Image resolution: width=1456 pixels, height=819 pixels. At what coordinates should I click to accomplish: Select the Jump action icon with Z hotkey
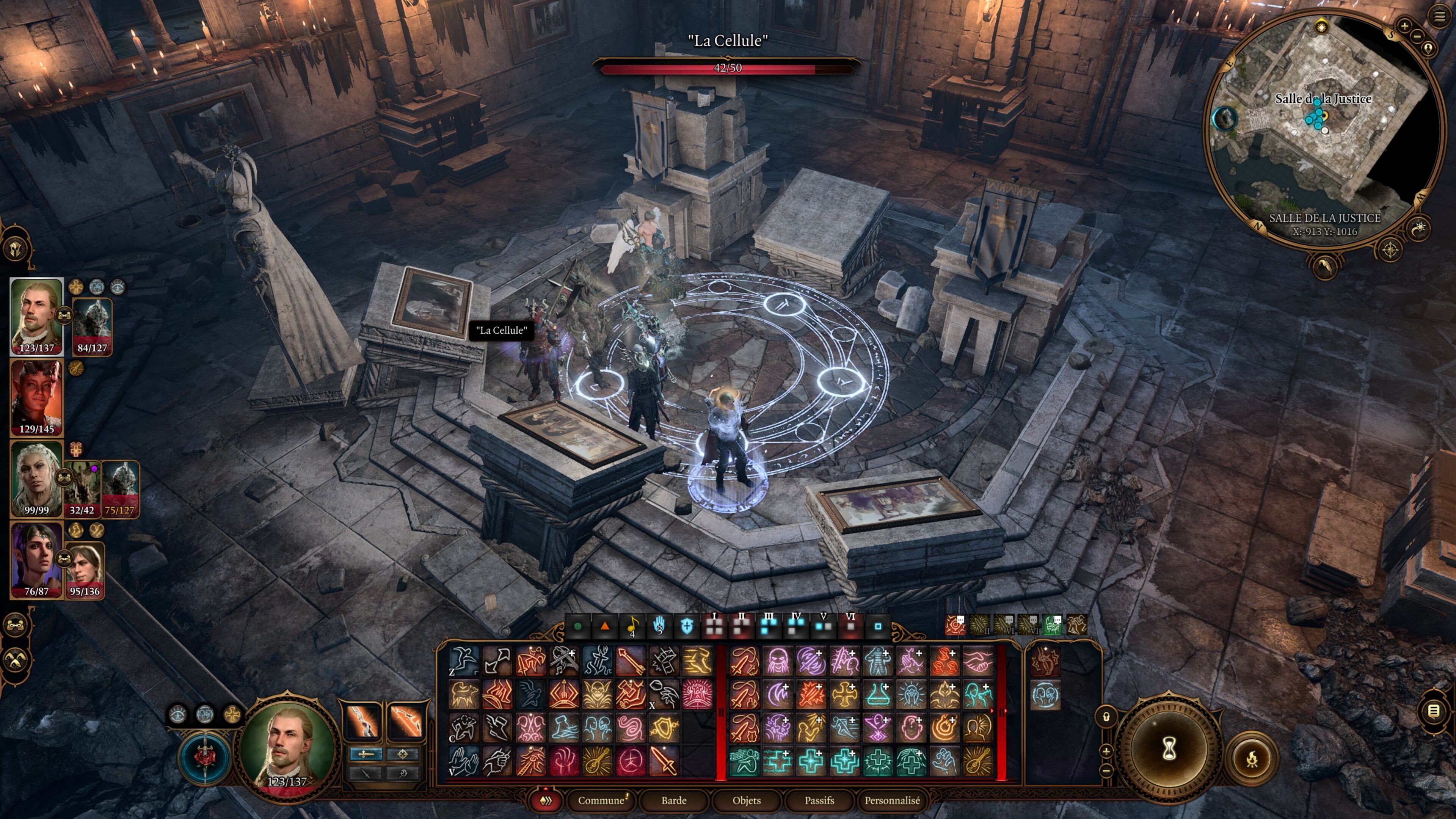[464, 660]
